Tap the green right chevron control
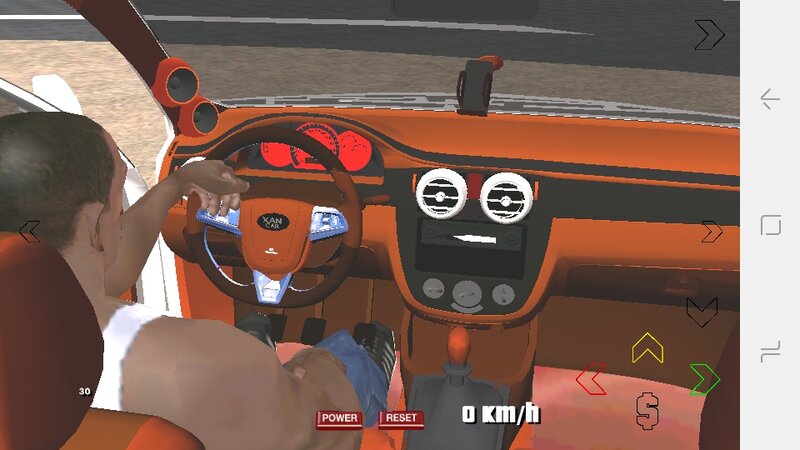This screenshot has height=450, width=800. pyautogui.click(x=704, y=379)
